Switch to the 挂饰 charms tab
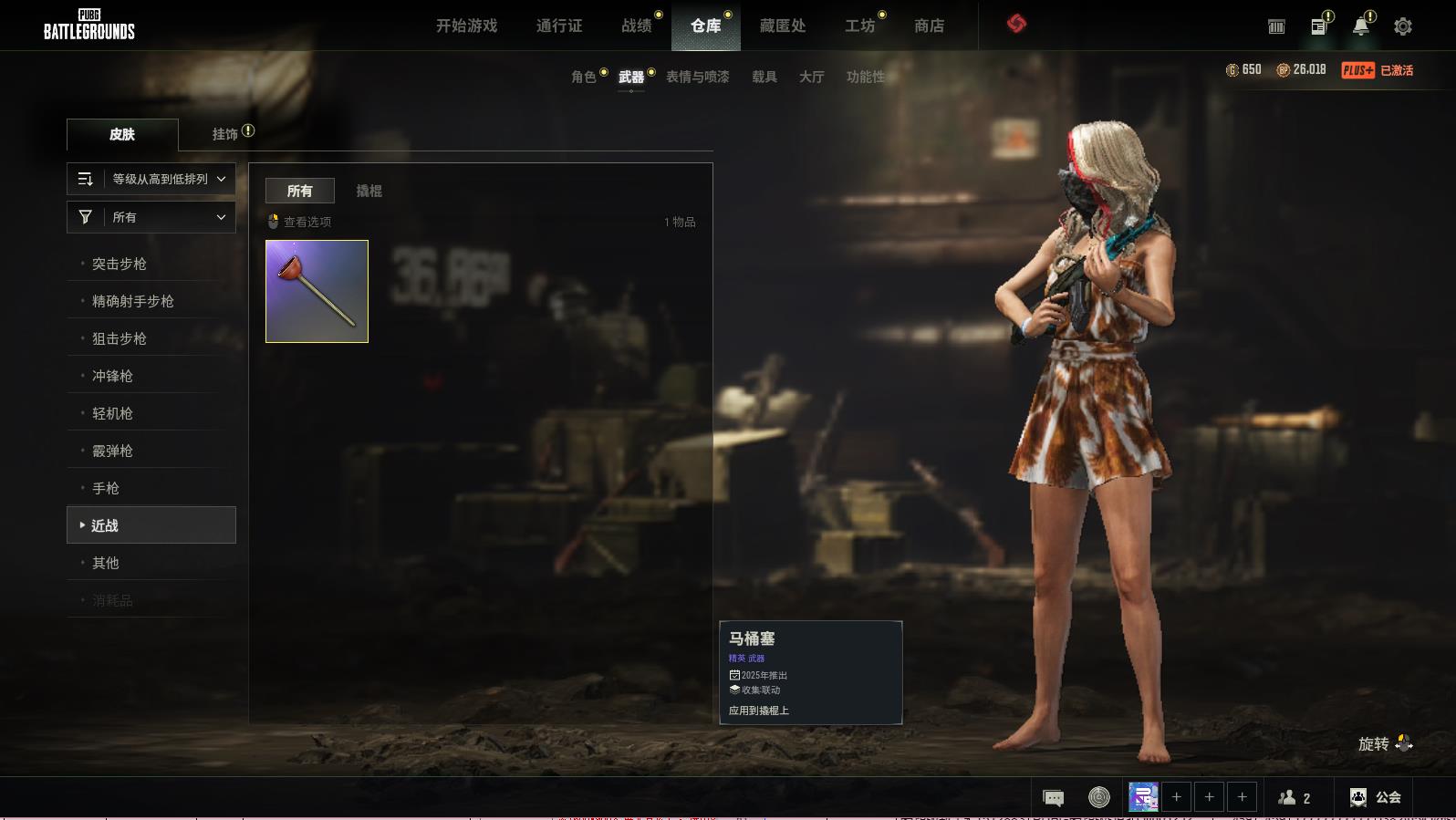Image resolution: width=1456 pixels, height=820 pixels. click(225, 134)
